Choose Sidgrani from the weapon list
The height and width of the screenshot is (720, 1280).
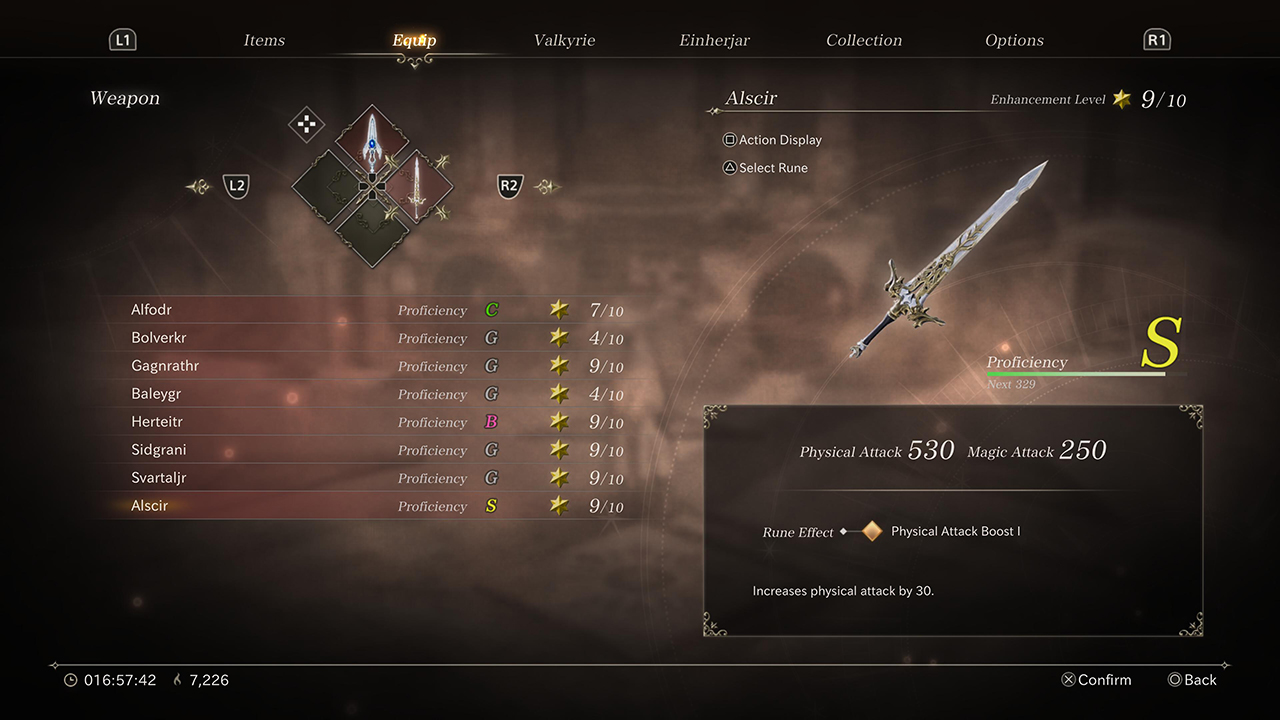click(370, 450)
